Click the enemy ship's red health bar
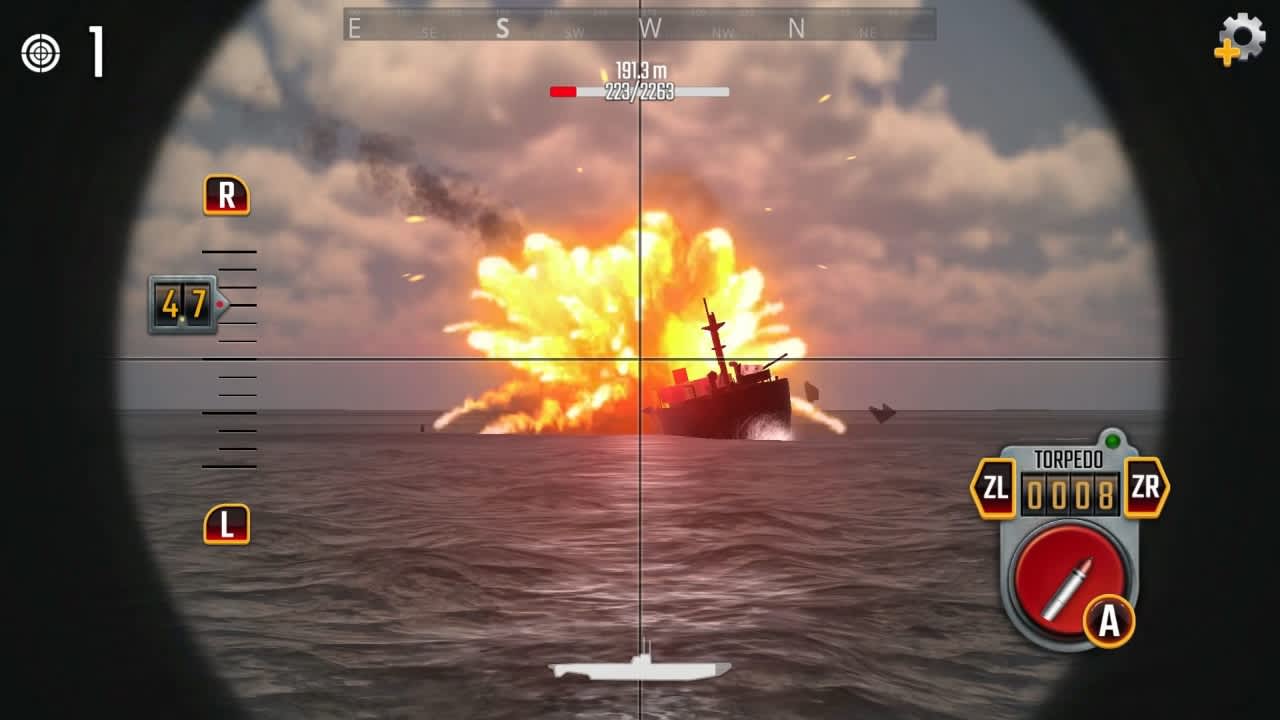The height and width of the screenshot is (720, 1280). (565, 89)
